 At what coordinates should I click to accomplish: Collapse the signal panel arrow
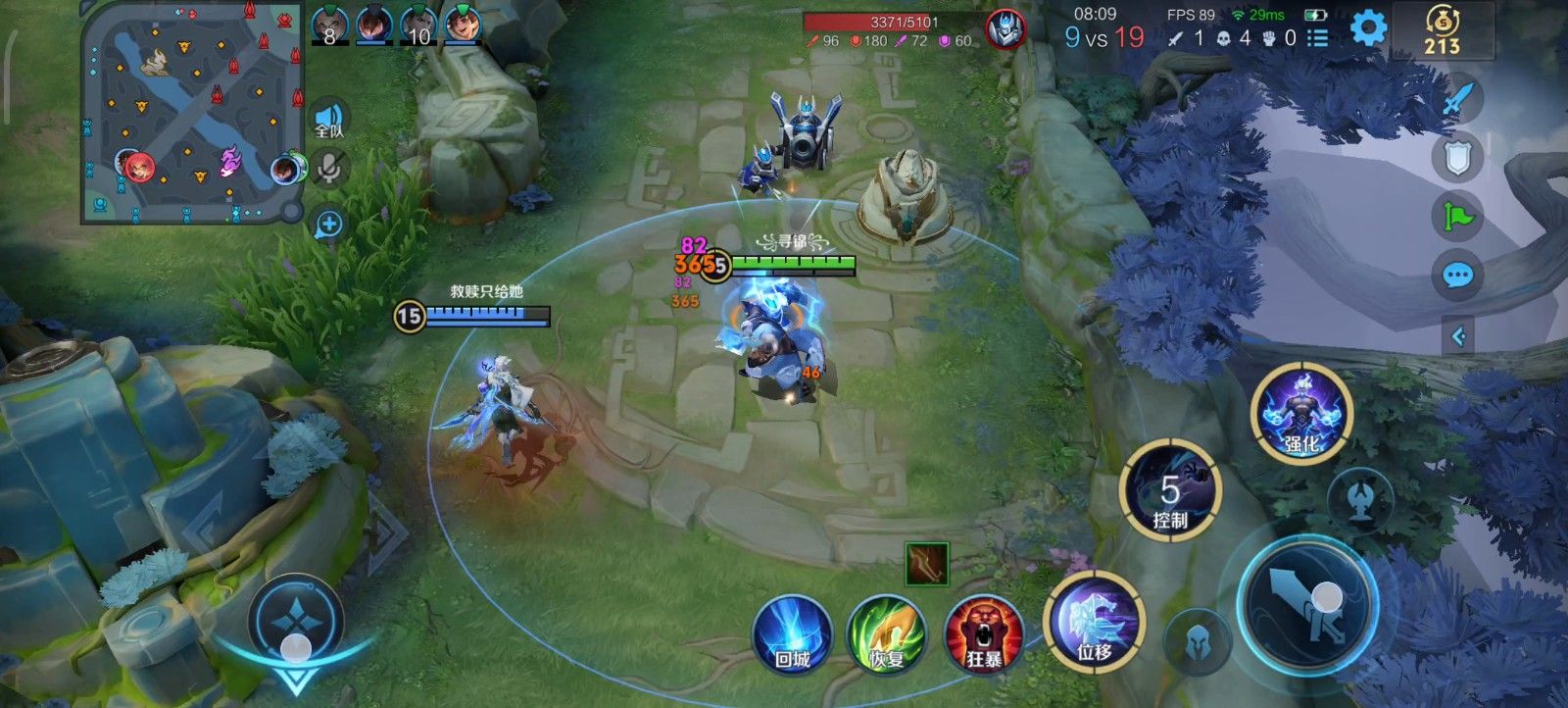pyautogui.click(x=1458, y=337)
